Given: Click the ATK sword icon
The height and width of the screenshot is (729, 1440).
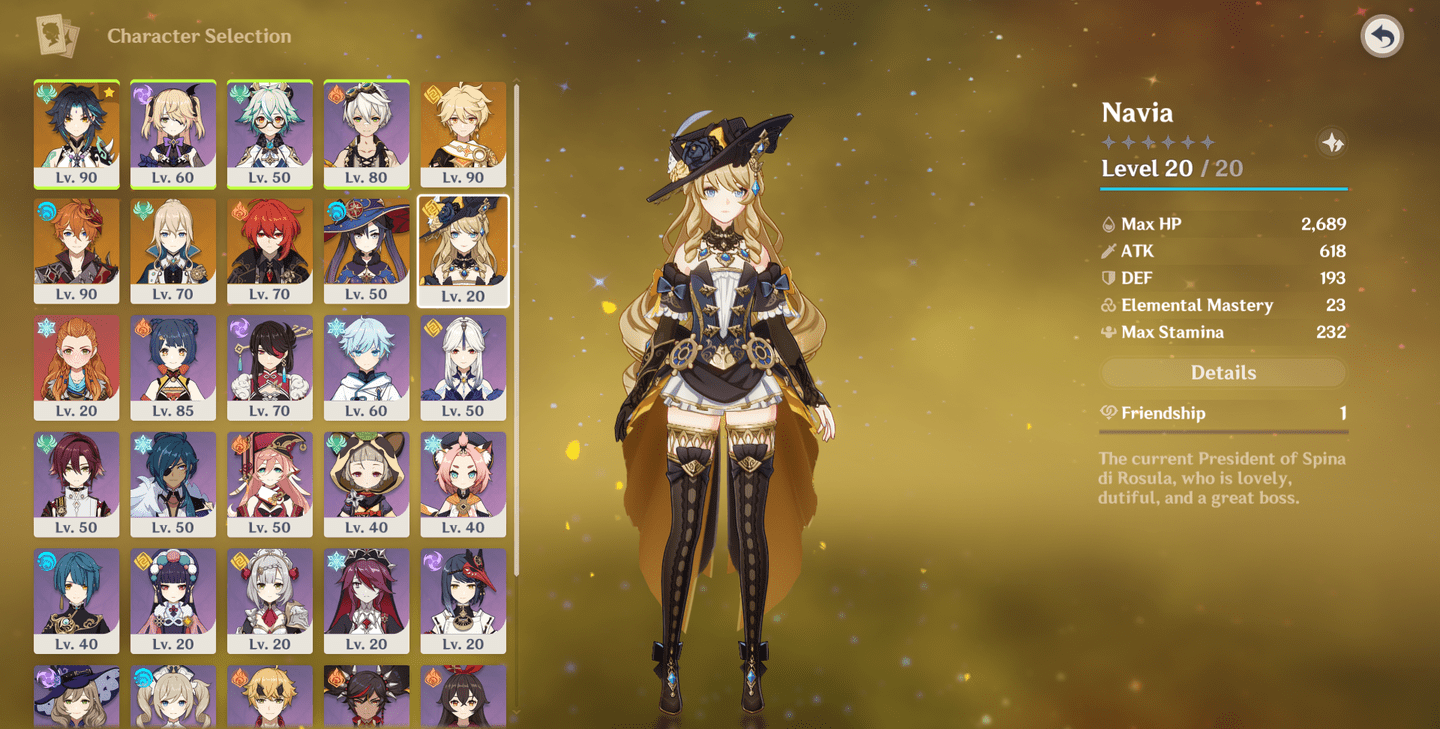Looking at the screenshot, I should pyautogui.click(x=1109, y=250).
